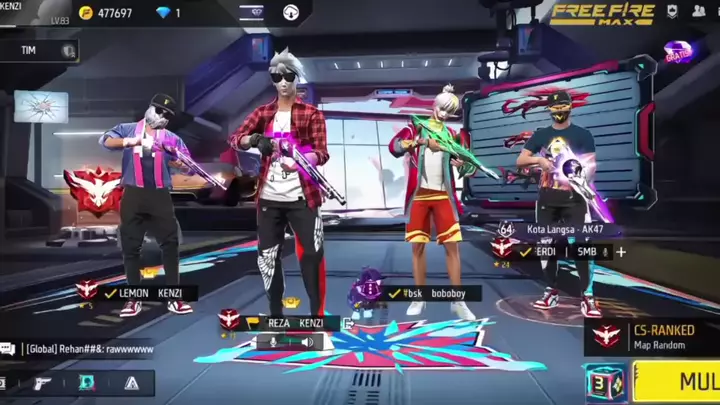This screenshot has width=720, height=405.
Task: Open the diamond currency top-up
Action: tap(168, 13)
